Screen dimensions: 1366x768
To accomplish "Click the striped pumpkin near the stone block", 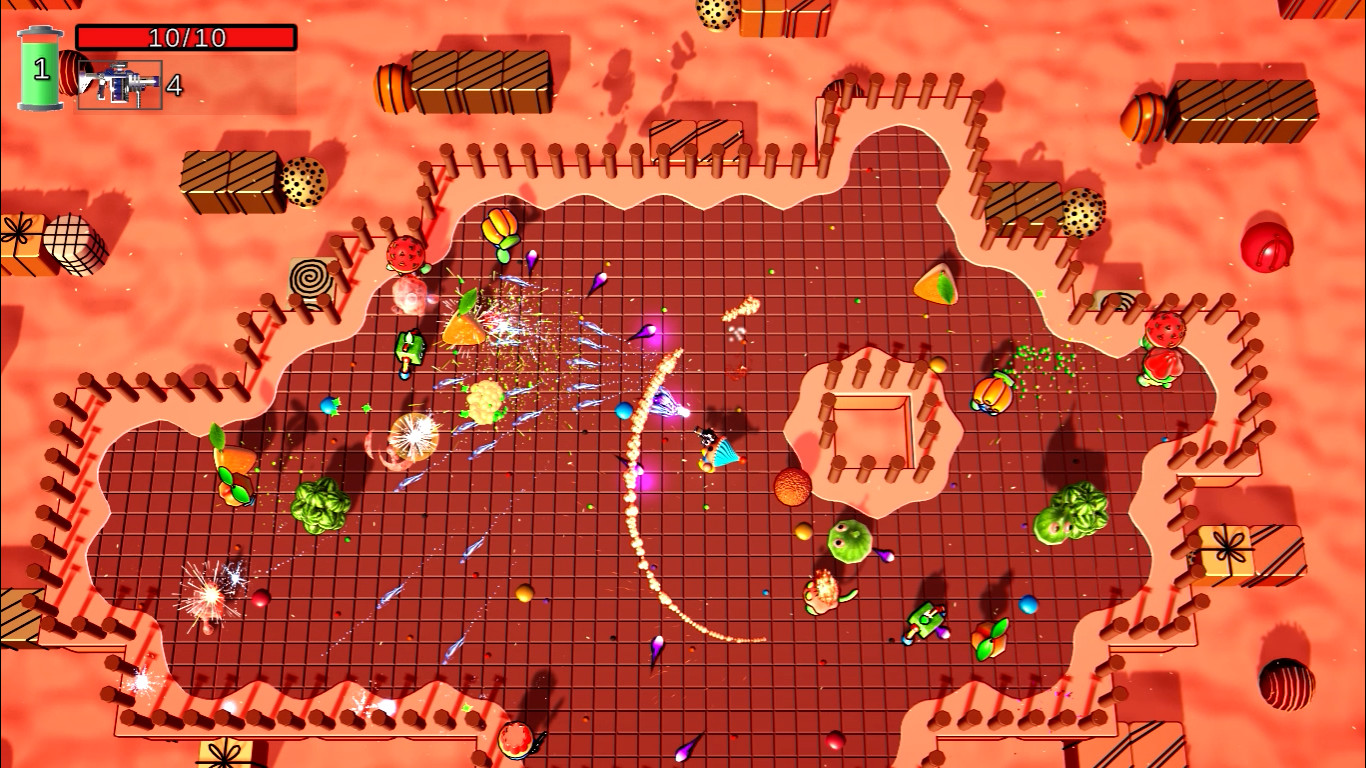I will pyautogui.click(x=990, y=393).
